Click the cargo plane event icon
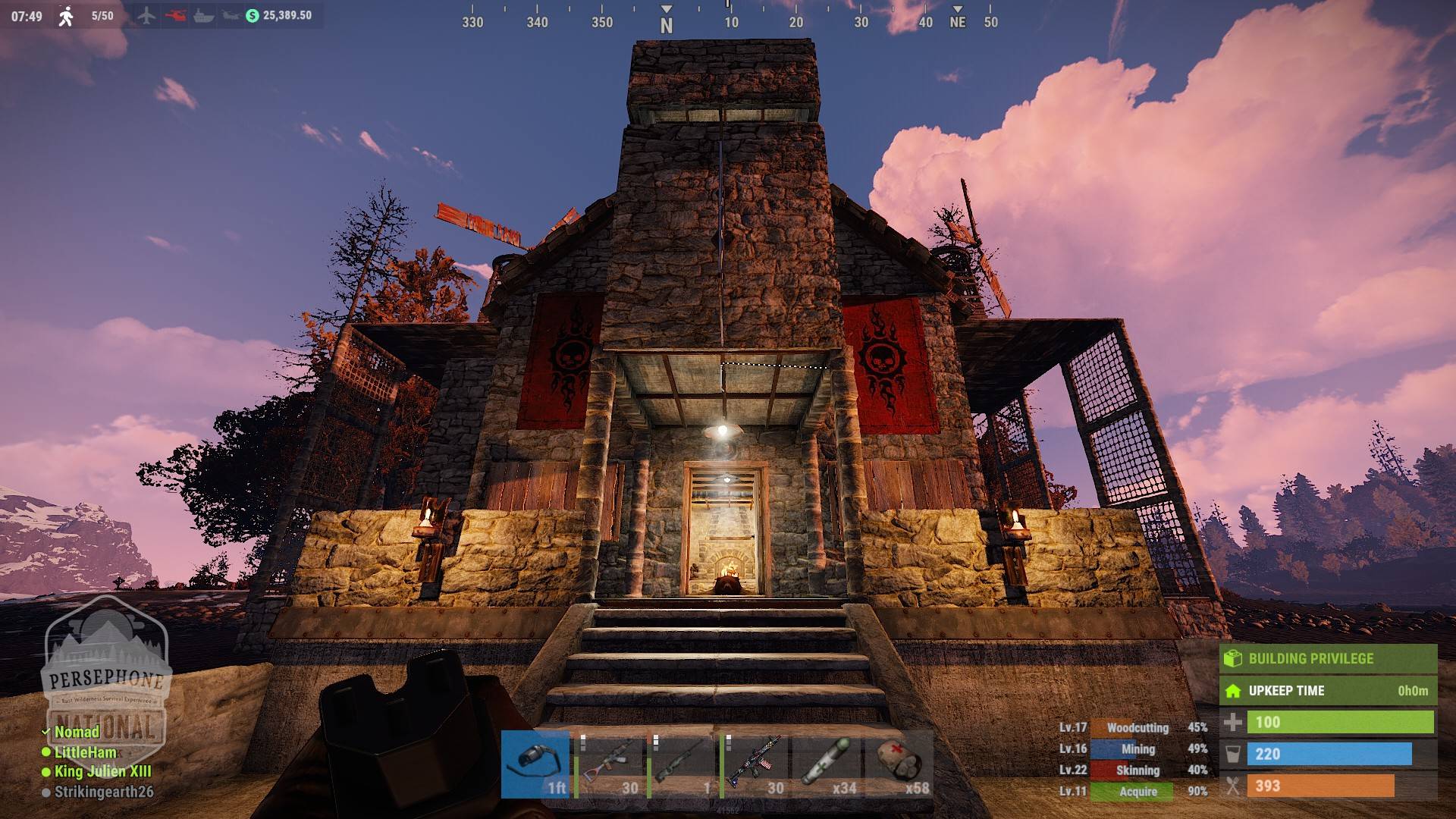 click(x=146, y=15)
